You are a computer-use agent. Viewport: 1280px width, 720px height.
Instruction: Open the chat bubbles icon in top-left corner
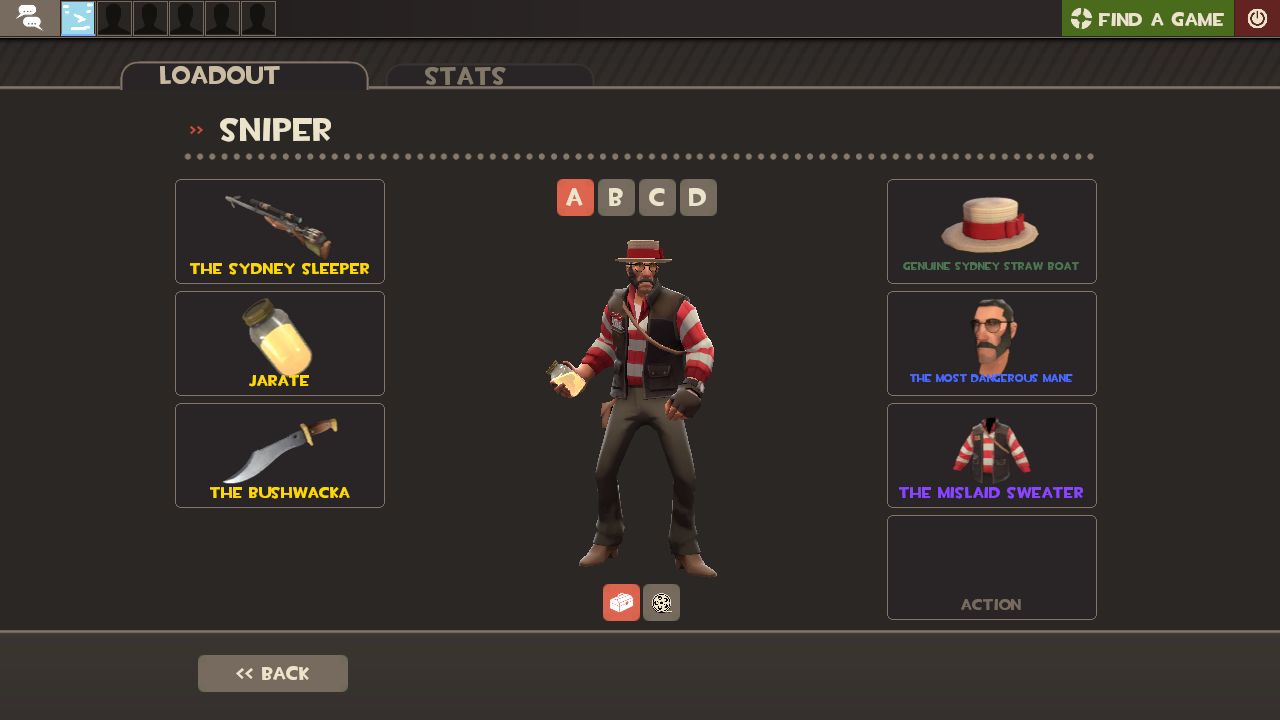[x=29, y=18]
